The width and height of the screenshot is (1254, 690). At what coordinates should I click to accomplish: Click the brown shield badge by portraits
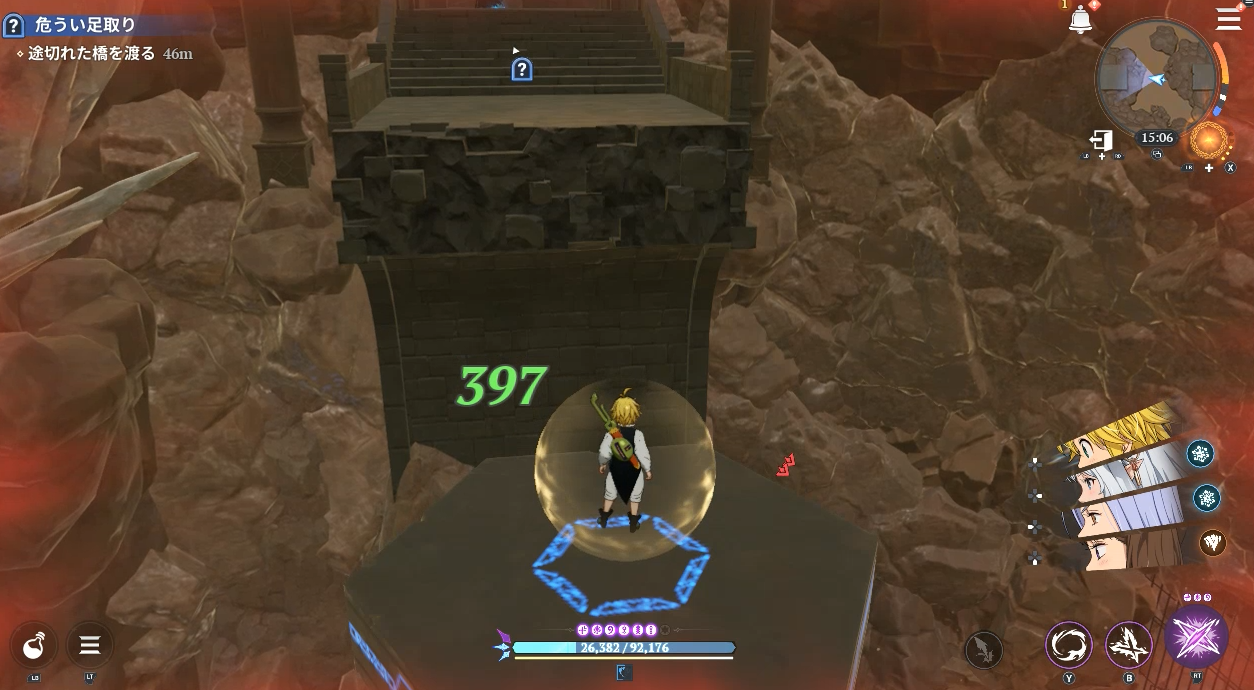tap(1212, 542)
